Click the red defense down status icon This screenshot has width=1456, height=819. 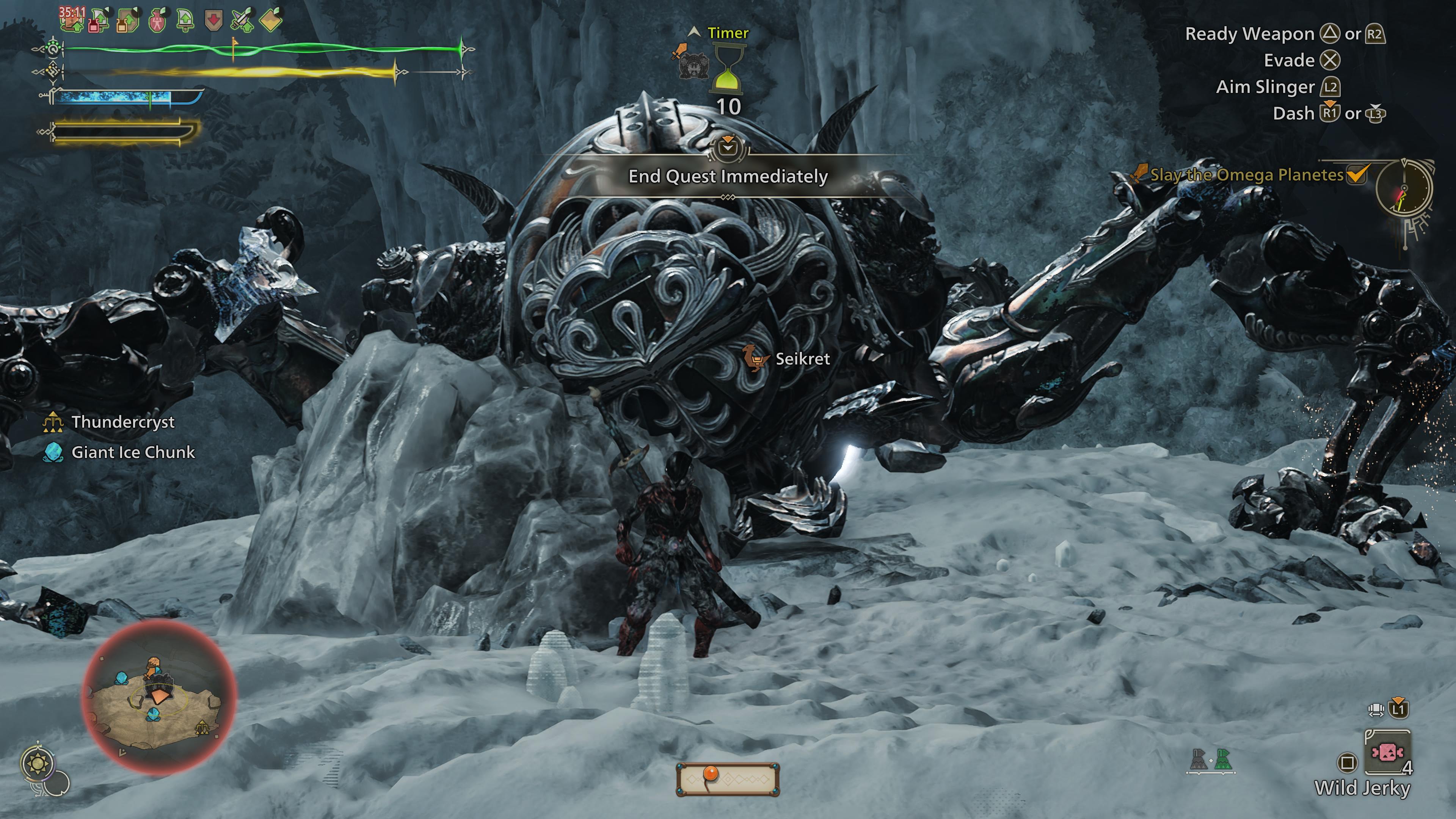pyautogui.click(x=213, y=22)
